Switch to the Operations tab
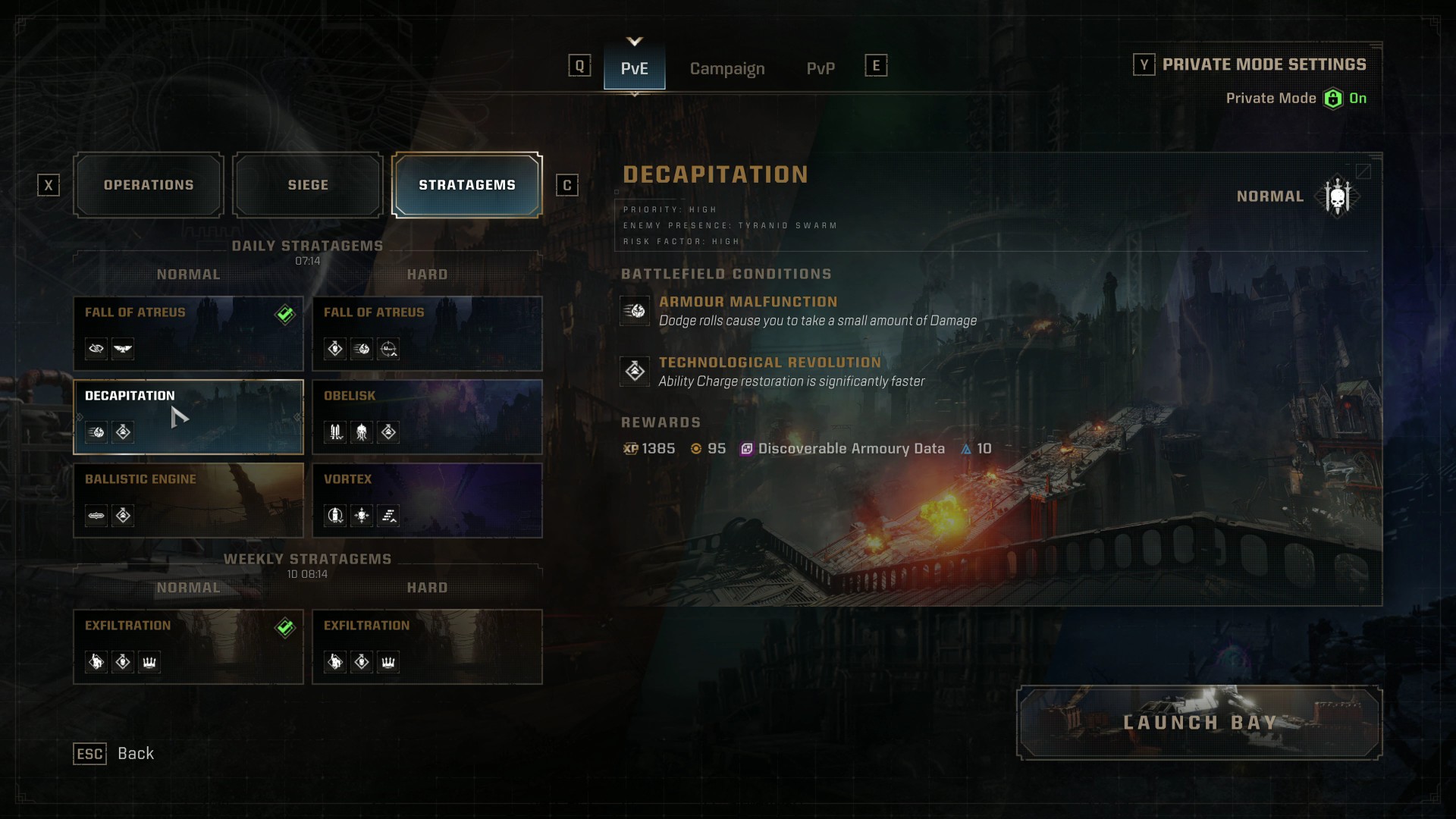Viewport: 1456px width, 819px height. click(149, 184)
